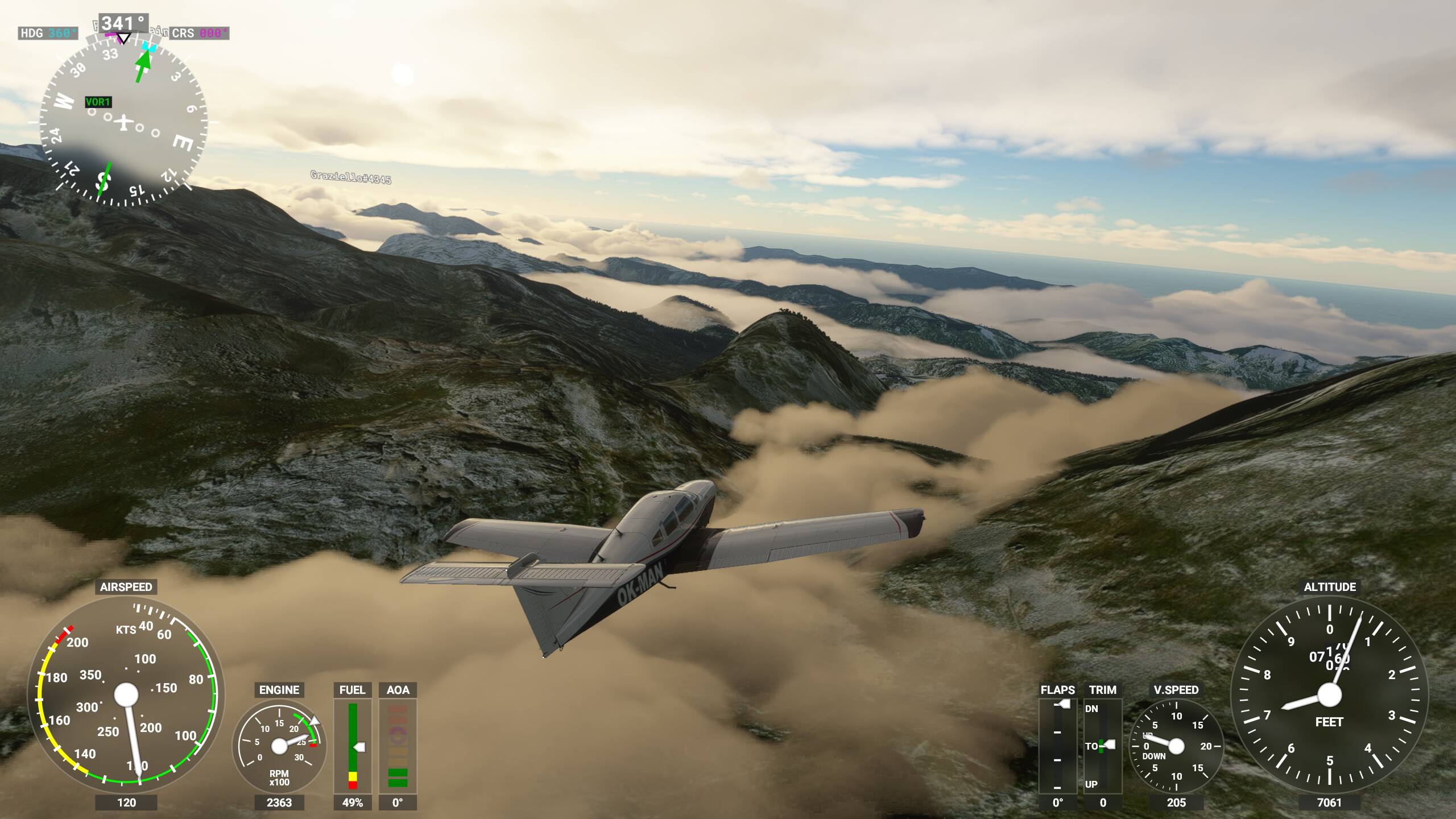
Task: Click the VOR1 navigation source label
Action: click(x=98, y=102)
